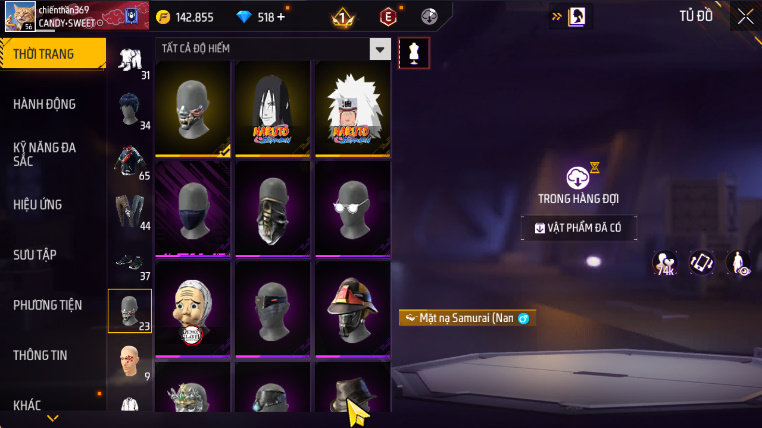Click the mannequin preview icon
Screen dimensions: 762x428
(x=414, y=54)
